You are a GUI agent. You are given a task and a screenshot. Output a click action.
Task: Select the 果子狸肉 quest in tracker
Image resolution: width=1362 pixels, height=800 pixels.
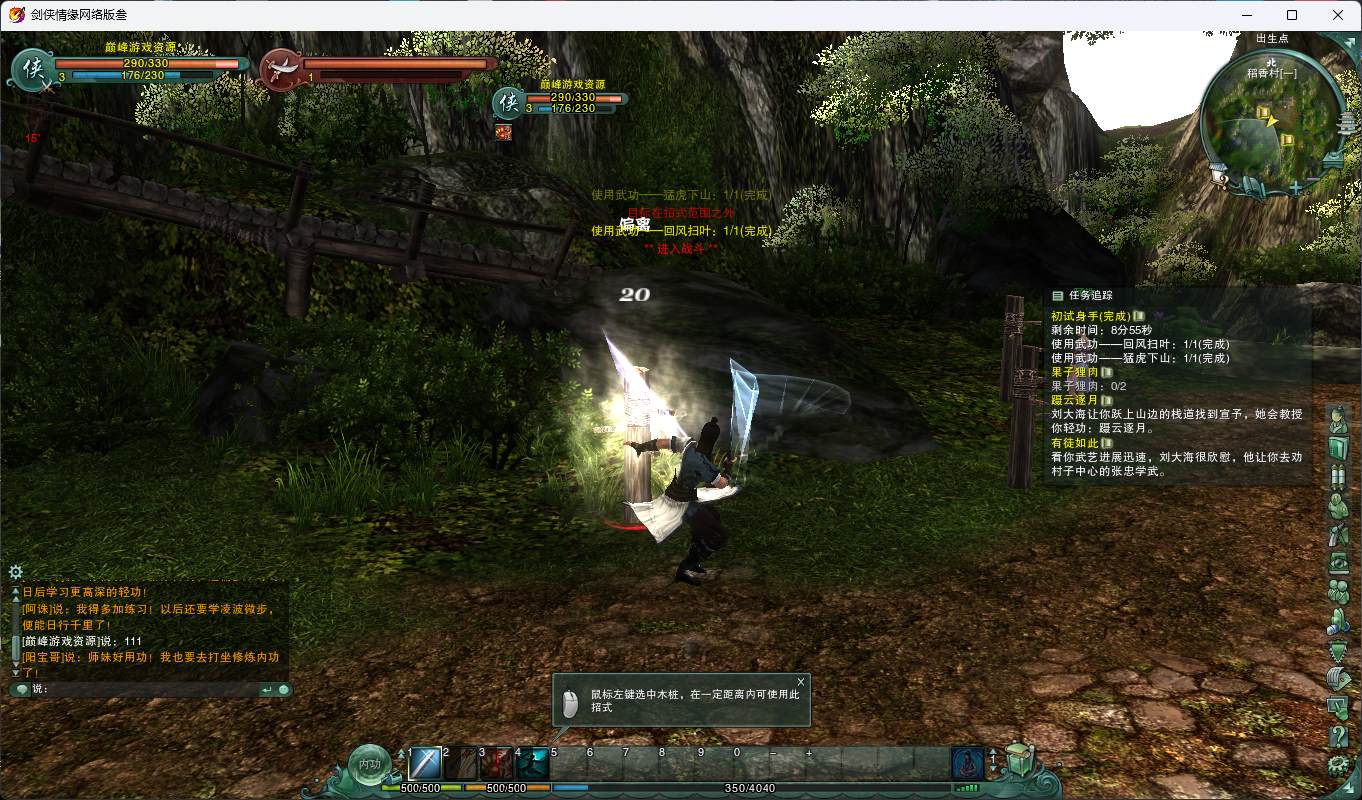(x=1074, y=372)
